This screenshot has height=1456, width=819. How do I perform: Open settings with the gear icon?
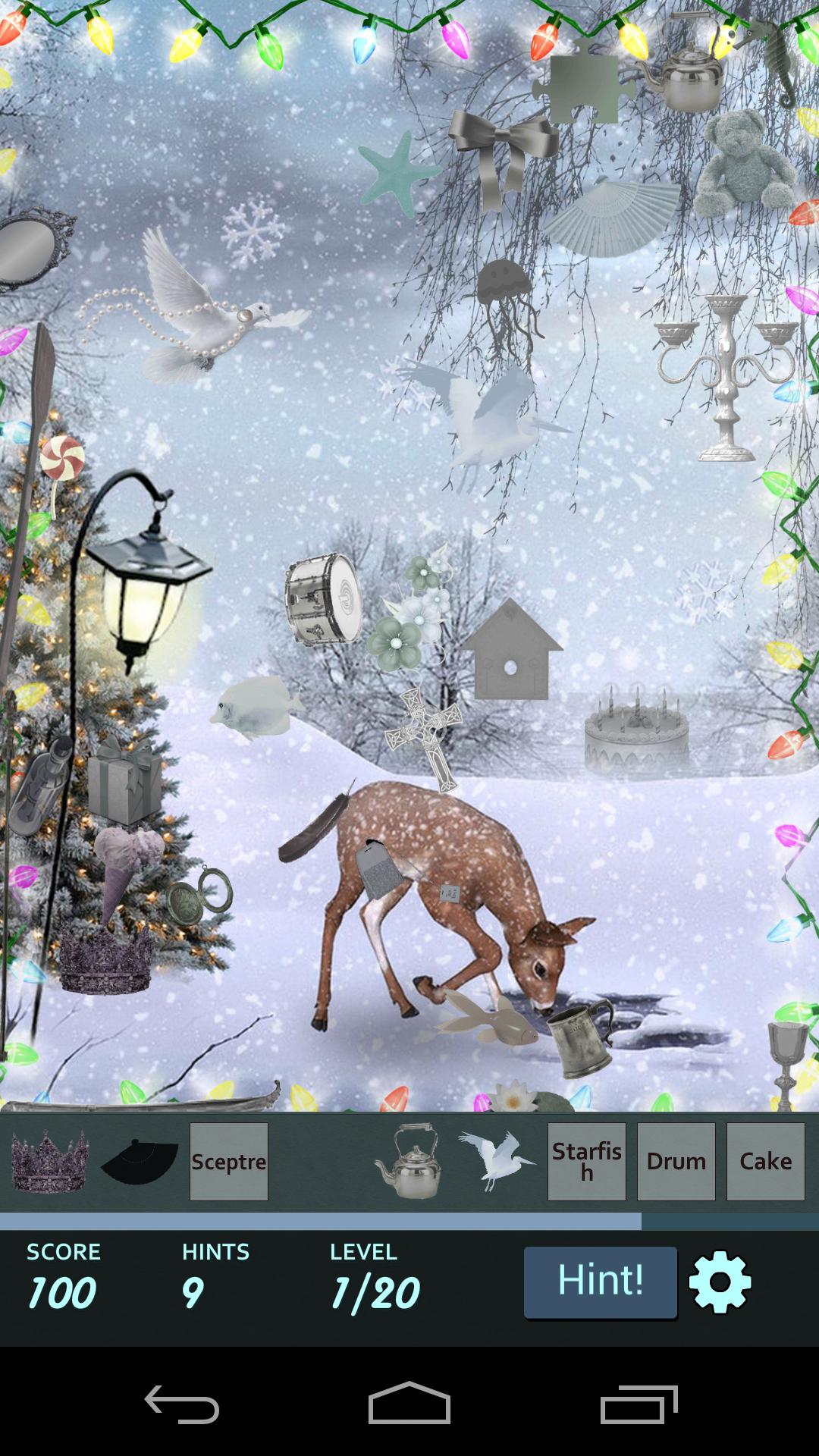(720, 1282)
